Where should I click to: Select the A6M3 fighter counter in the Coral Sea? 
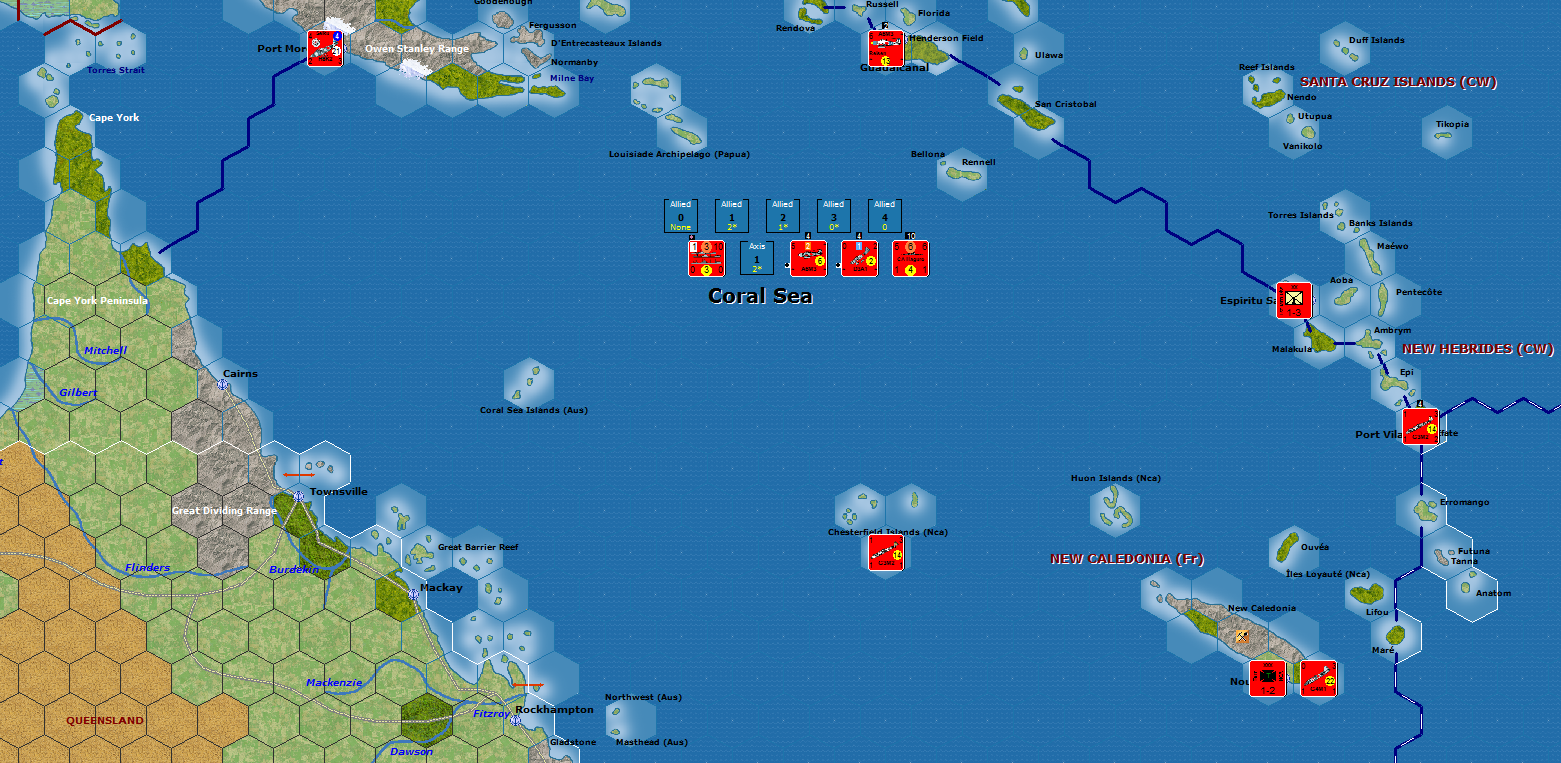[x=808, y=258]
